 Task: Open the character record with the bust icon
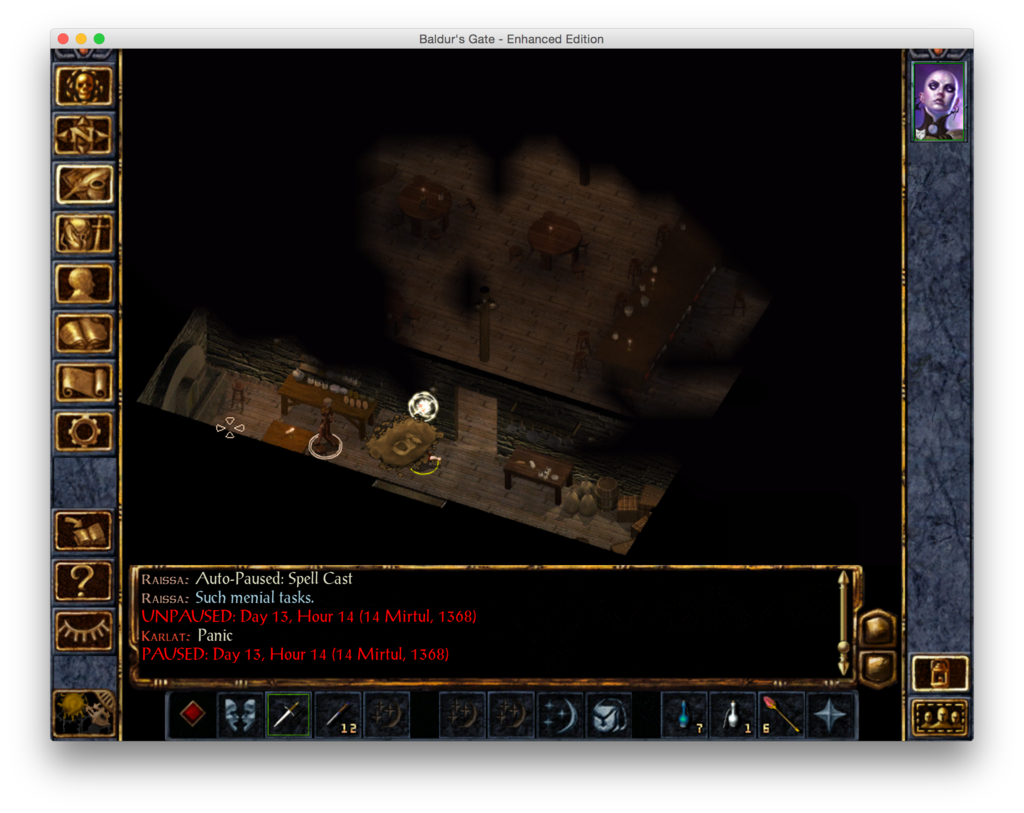pos(84,284)
